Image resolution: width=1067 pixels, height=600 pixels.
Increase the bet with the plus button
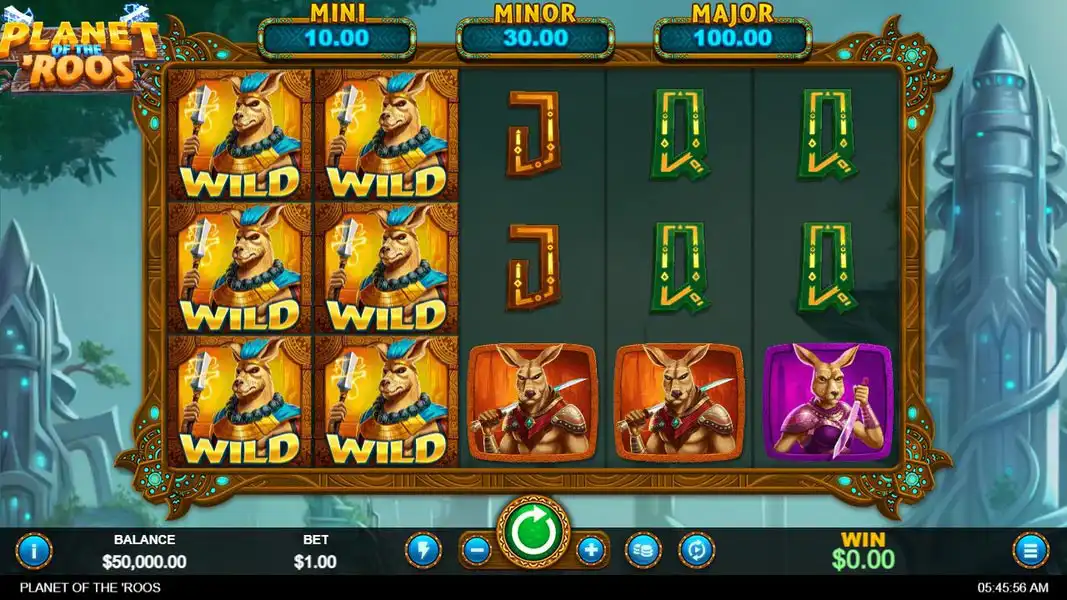[591, 549]
